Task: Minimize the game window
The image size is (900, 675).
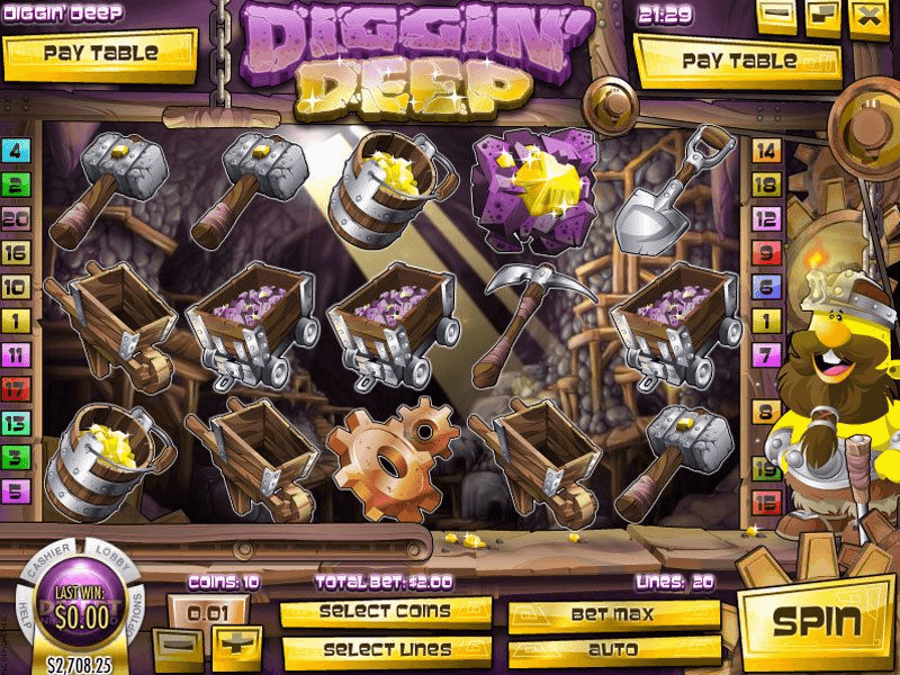Action: (x=776, y=16)
